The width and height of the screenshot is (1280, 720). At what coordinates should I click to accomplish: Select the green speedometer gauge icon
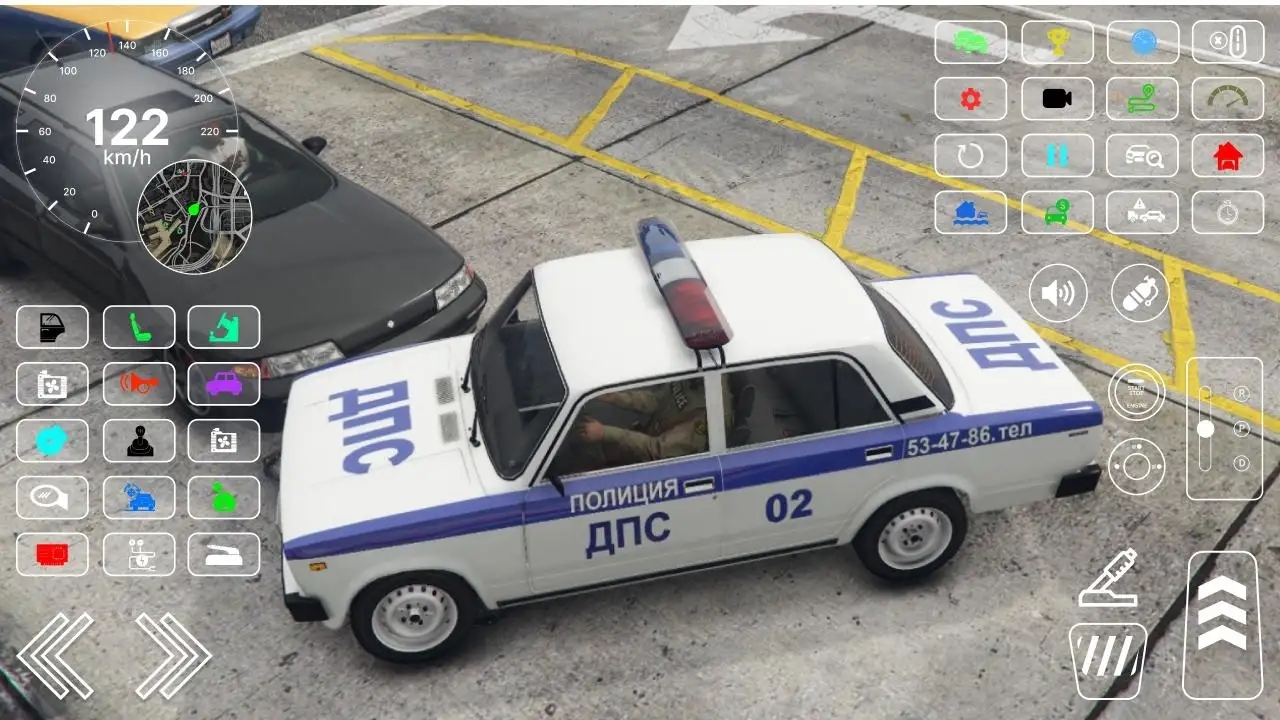[1227, 99]
